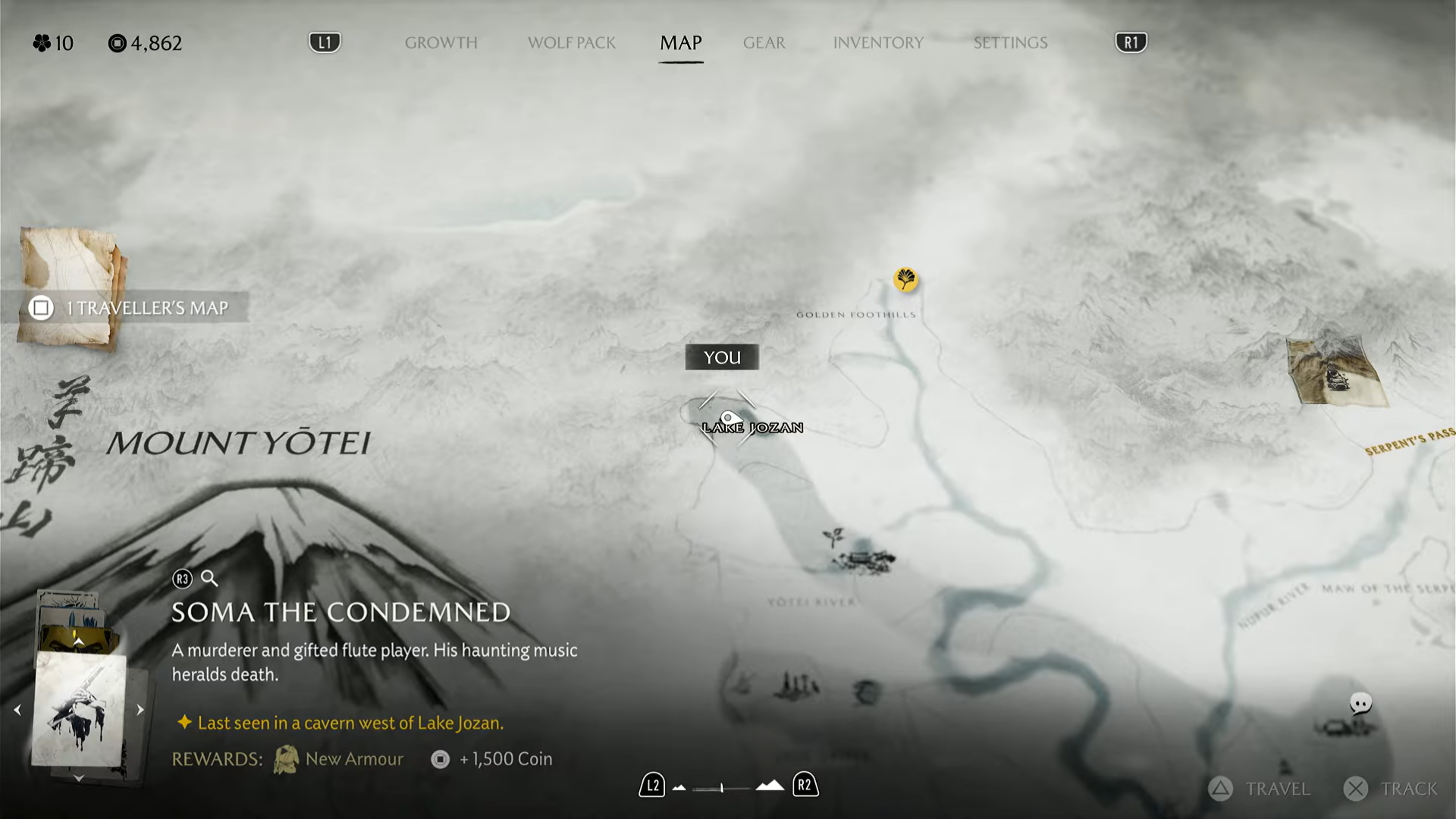Open the Inventory tab
The width and height of the screenshot is (1456, 819).
[878, 43]
